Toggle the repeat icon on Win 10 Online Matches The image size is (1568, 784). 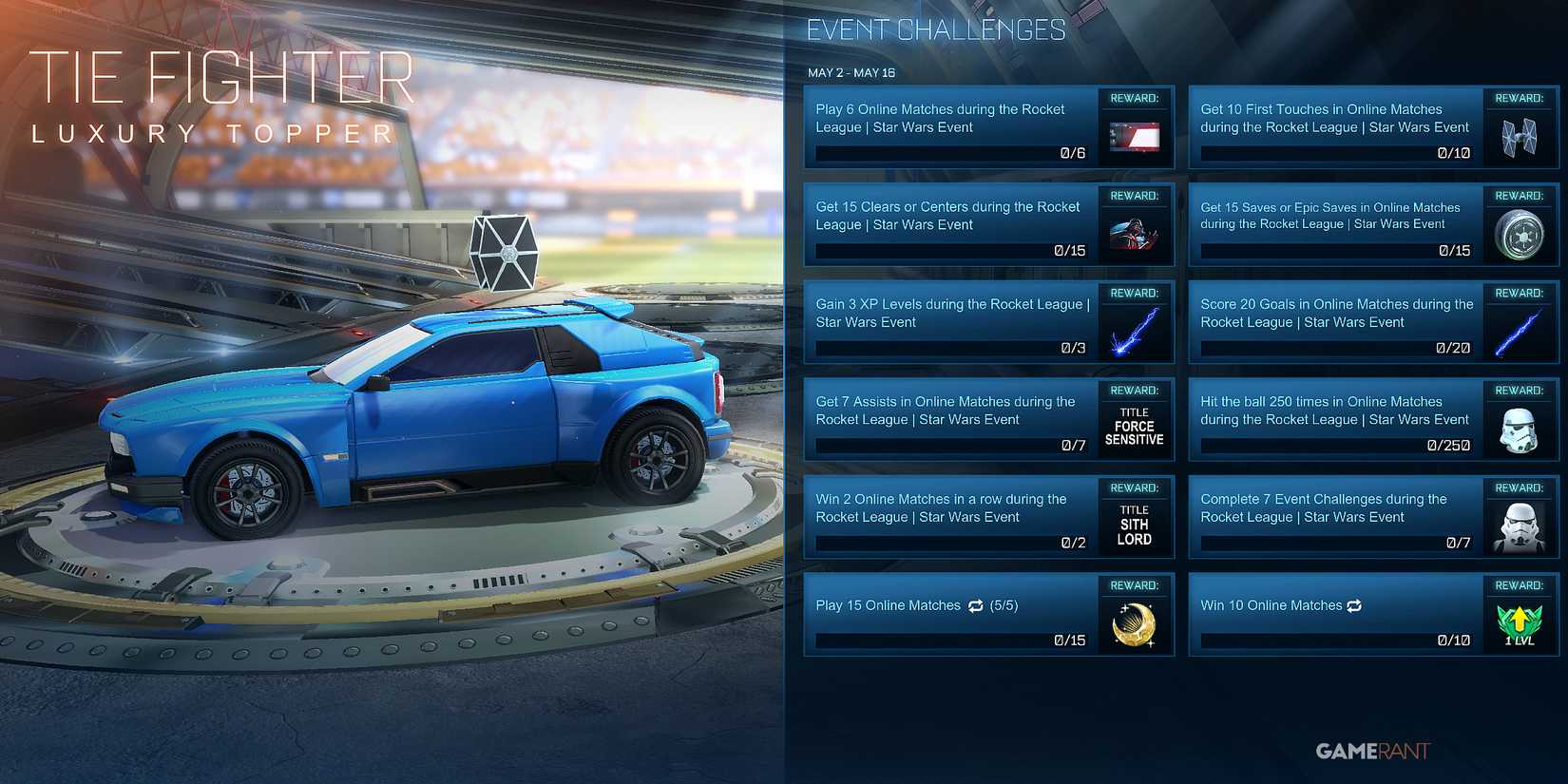(1352, 605)
